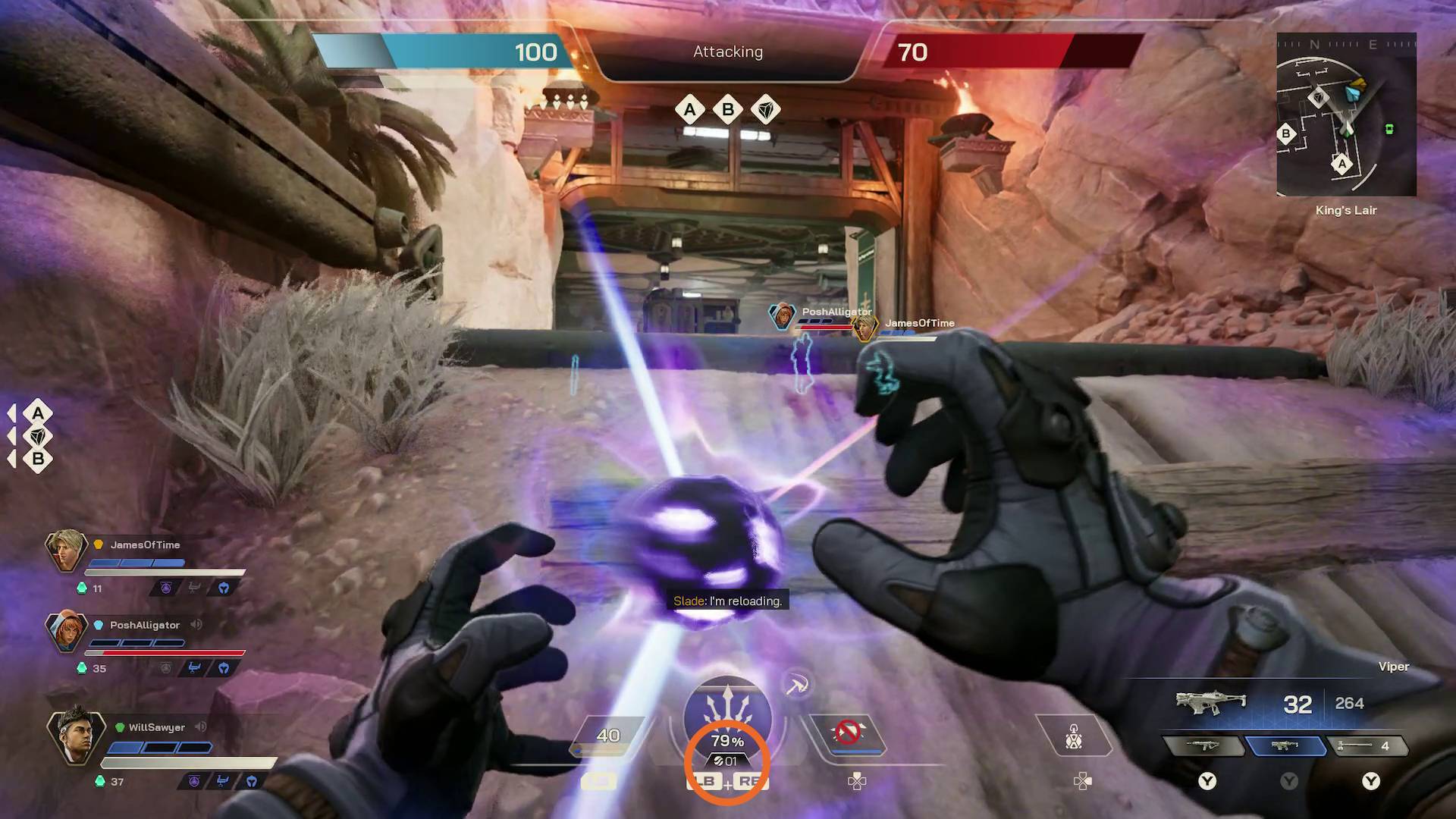Select the Attacking banner at top center

coord(726,52)
